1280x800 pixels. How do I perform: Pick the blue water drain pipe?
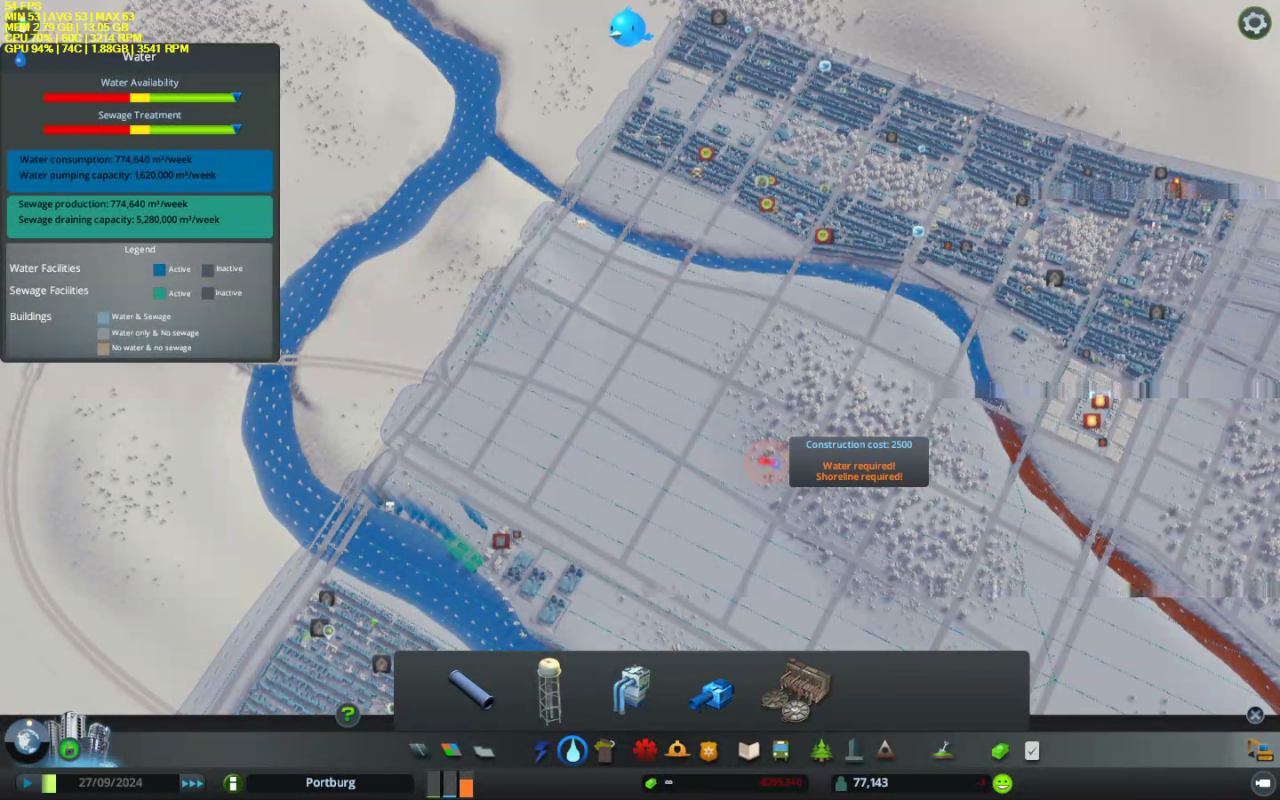pyautogui.click(x=712, y=692)
